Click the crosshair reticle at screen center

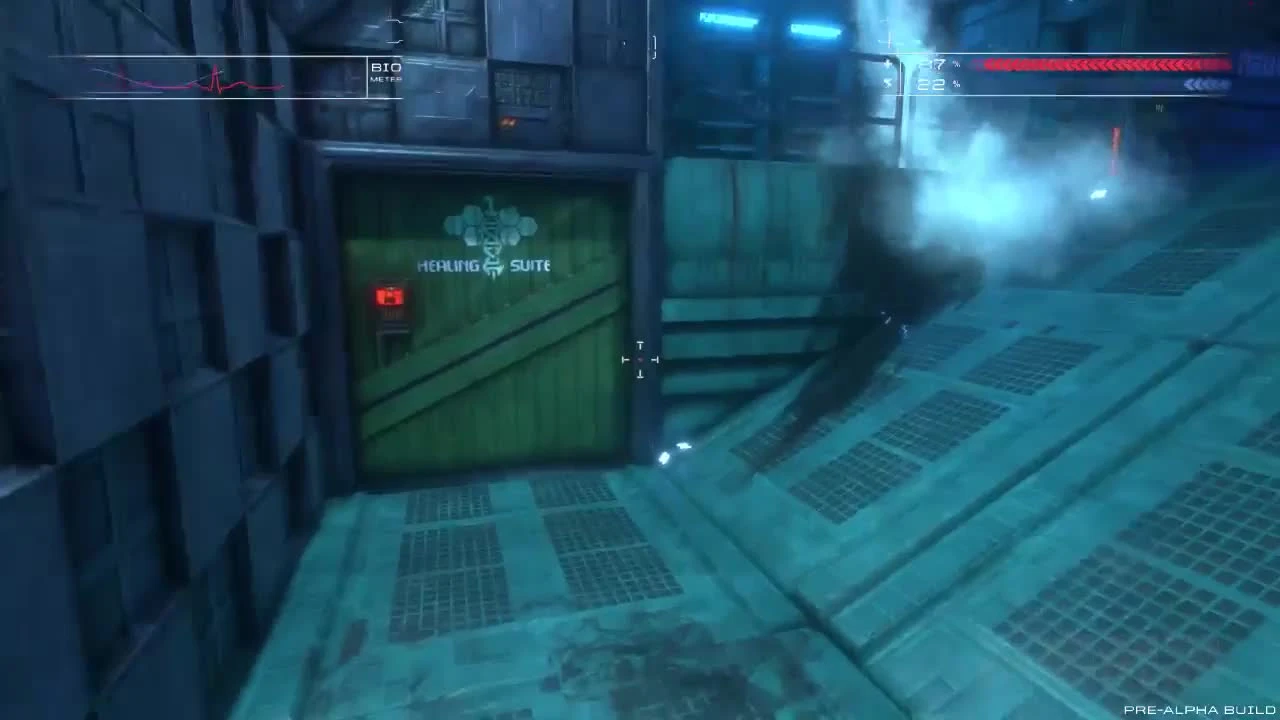point(640,358)
